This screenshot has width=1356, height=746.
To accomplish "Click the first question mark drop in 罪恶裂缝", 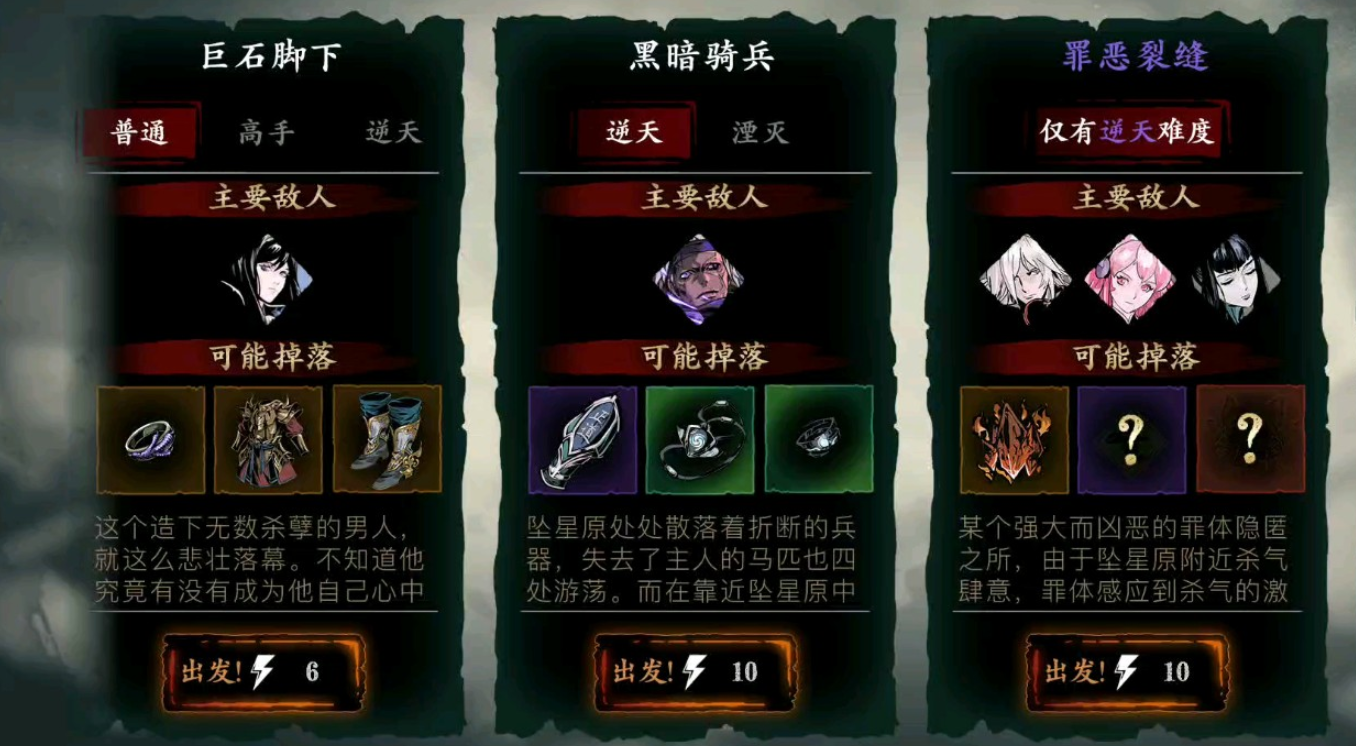I will [1130, 440].
